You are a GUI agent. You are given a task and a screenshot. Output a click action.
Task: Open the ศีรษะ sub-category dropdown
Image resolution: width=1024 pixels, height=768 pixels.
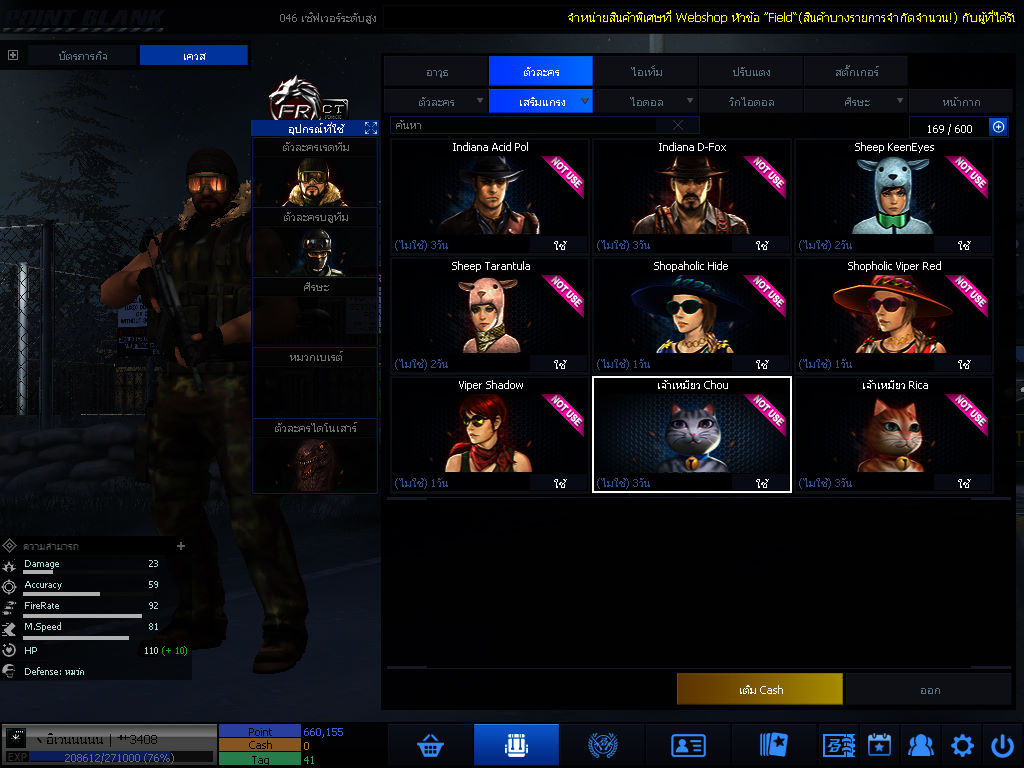(x=856, y=102)
